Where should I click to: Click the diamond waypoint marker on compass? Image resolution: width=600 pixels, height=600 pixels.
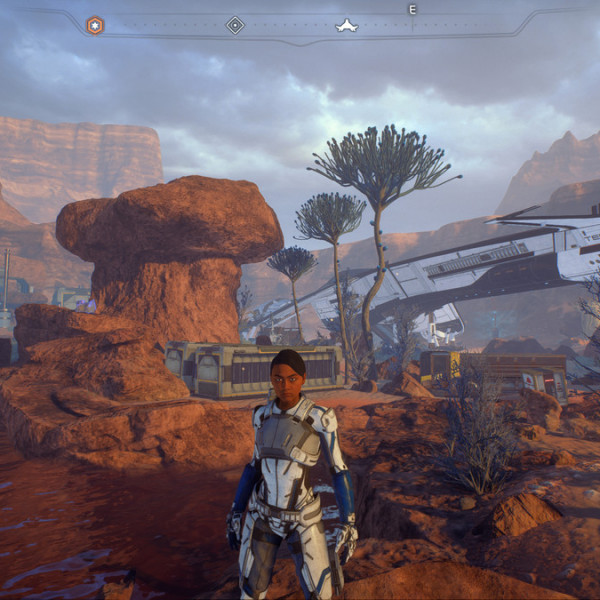coord(235,25)
